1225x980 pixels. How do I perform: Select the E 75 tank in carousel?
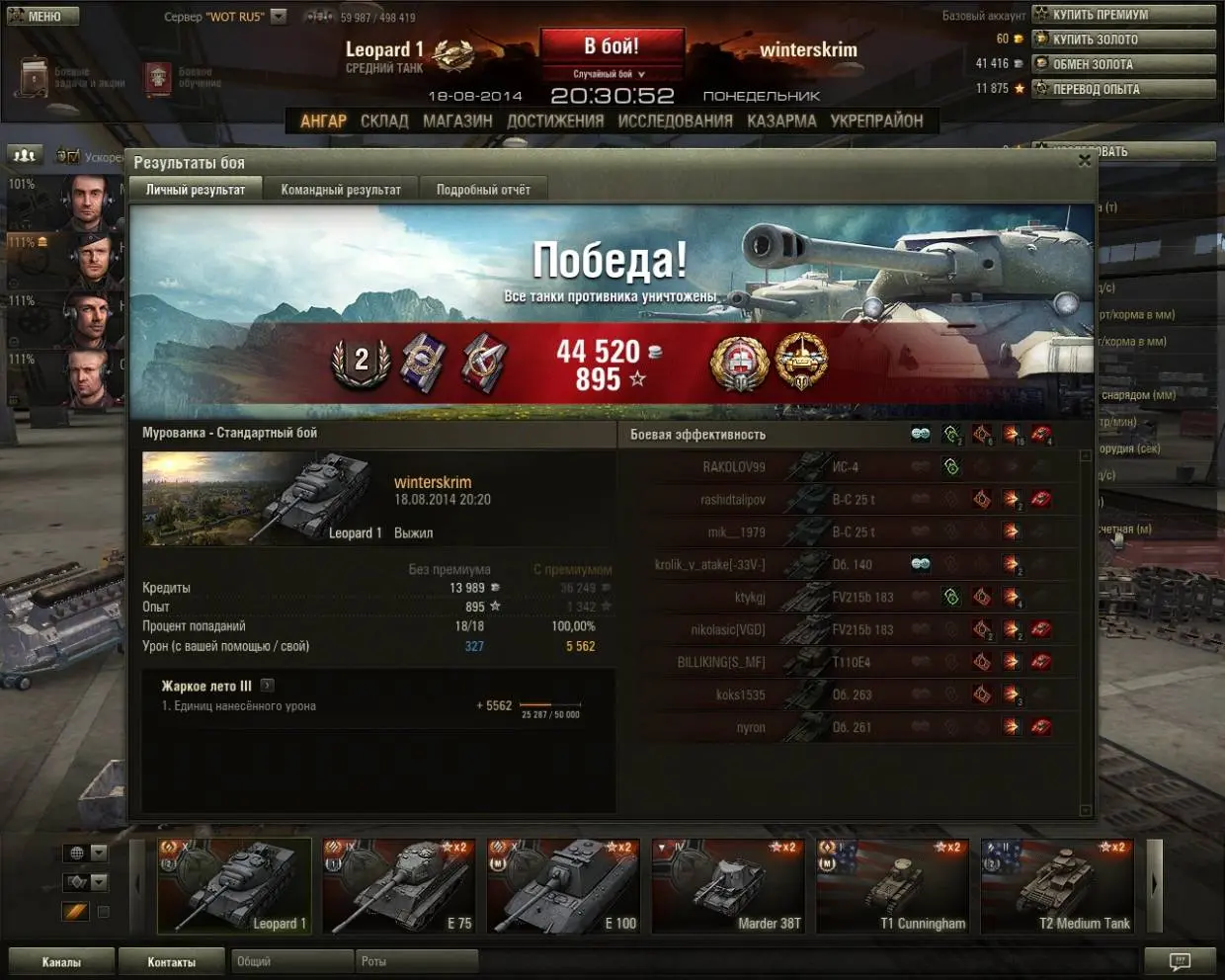tap(399, 886)
